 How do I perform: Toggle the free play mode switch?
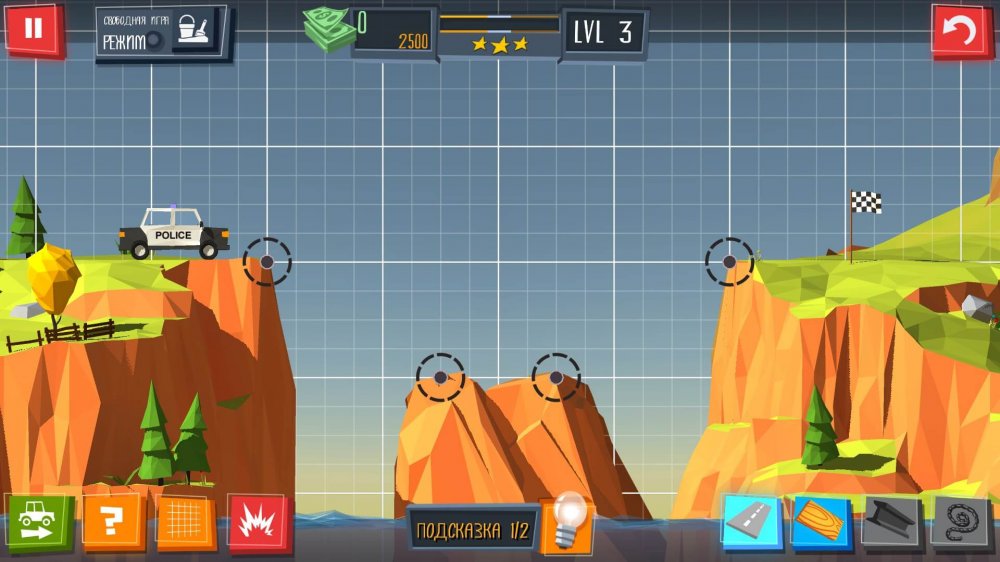154,41
